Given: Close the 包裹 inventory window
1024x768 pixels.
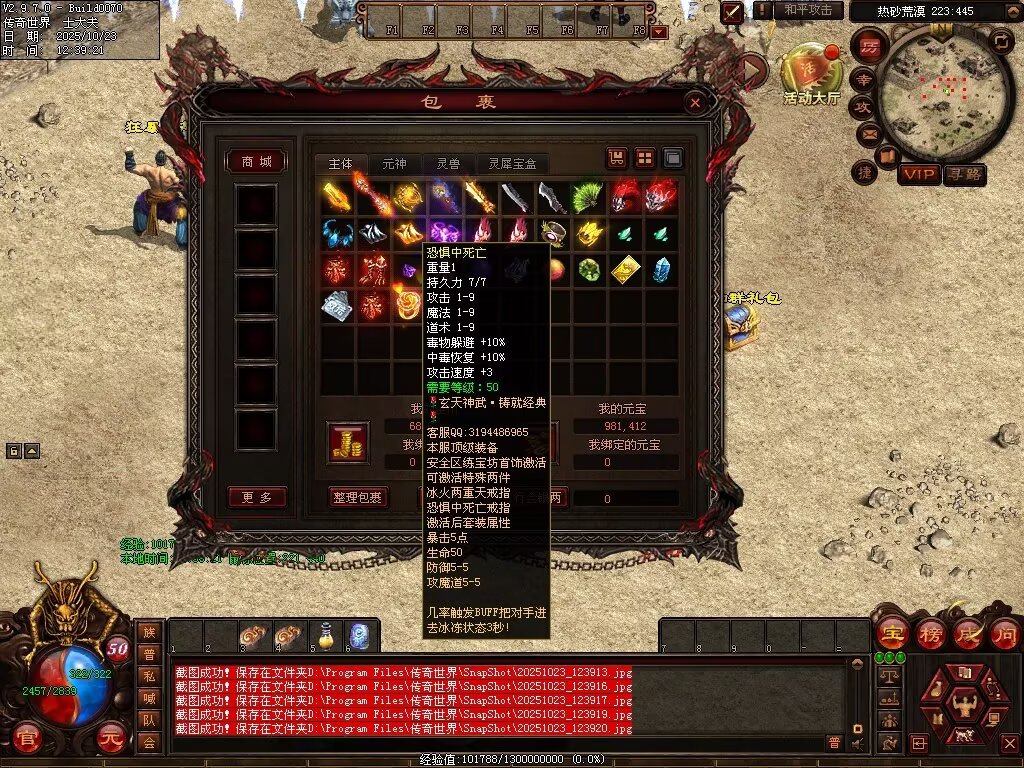Looking at the screenshot, I should pyautogui.click(x=695, y=102).
